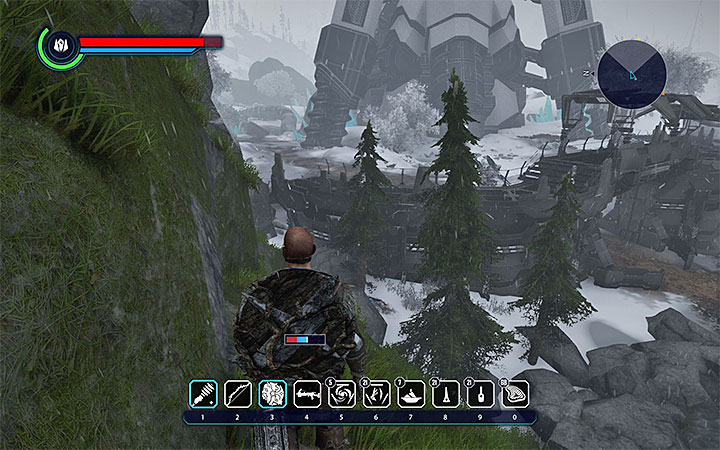
Task: Click the character emblem beside the health bar
Action: coord(59,45)
